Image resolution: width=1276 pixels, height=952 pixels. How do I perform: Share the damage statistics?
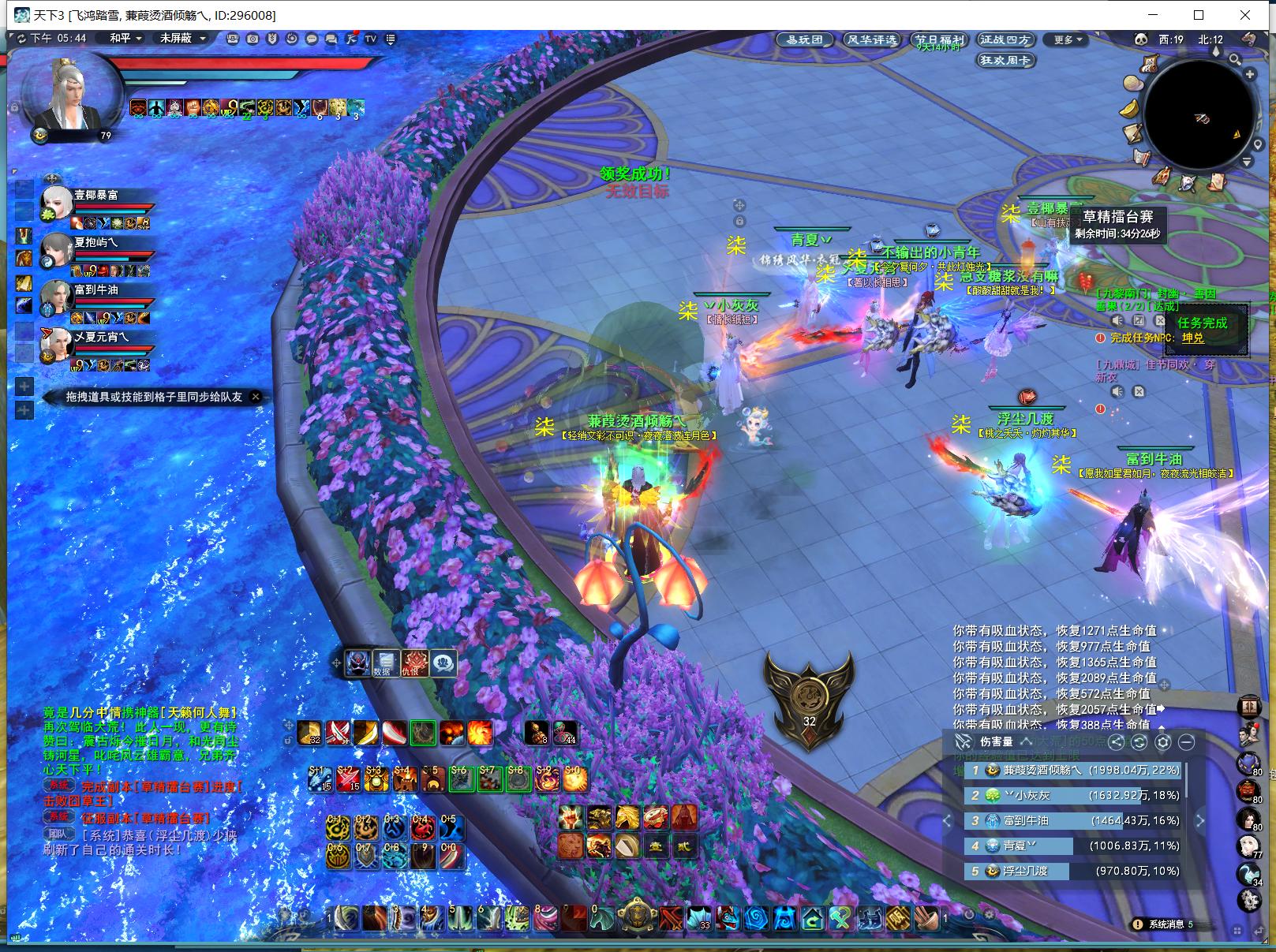[1116, 741]
